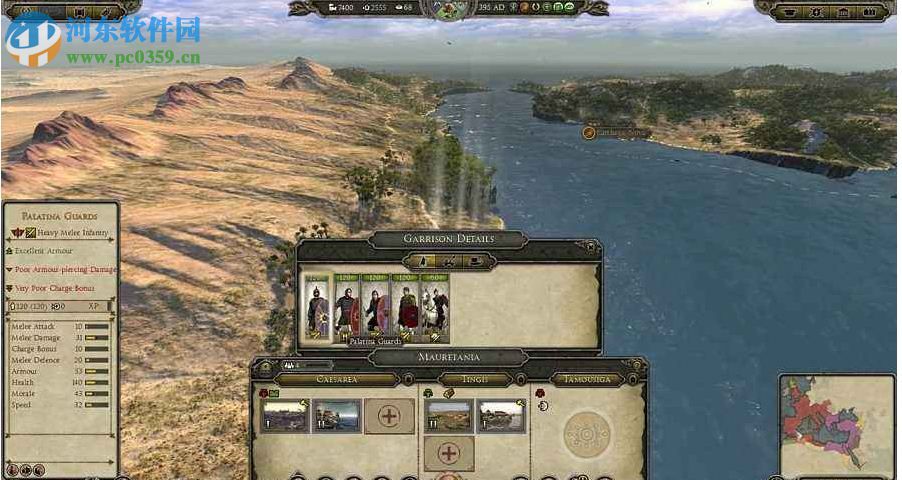Select Caesarea's main city building
This screenshot has height=480, width=902.
pyautogui.click(x=284, y=415)
